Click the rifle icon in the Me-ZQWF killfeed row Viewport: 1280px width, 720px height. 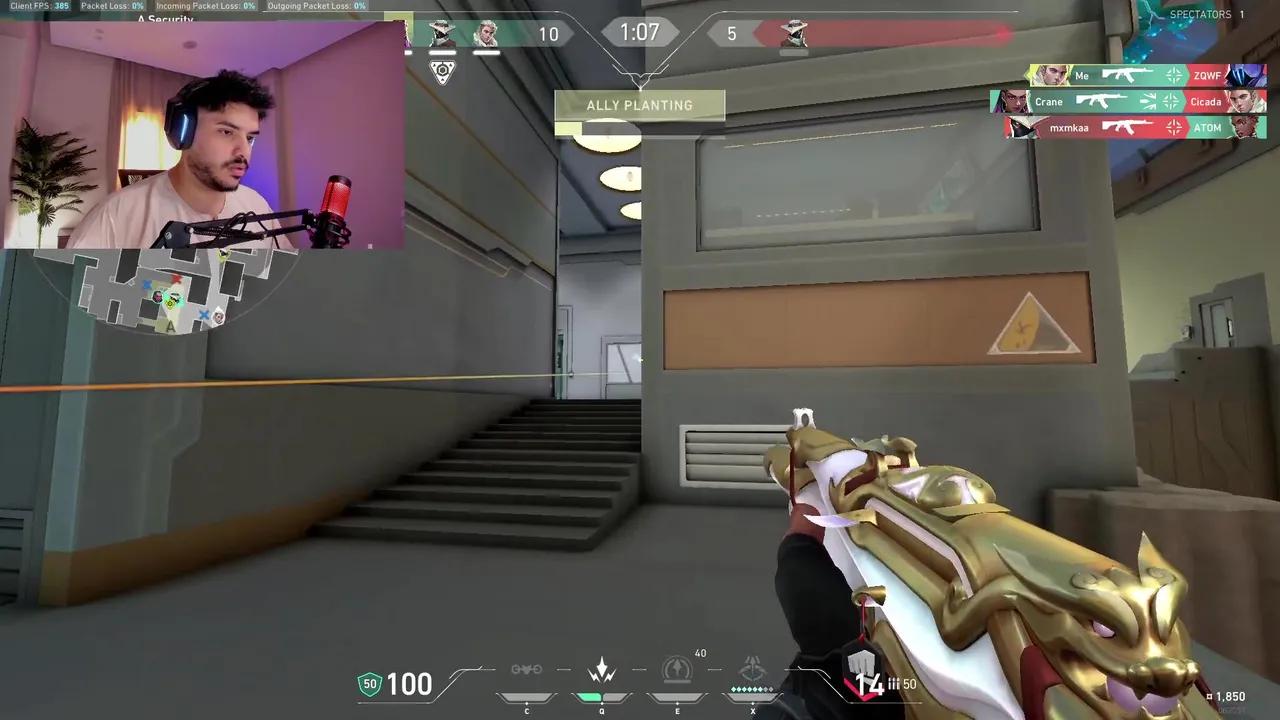click(x=1127, y=76)
